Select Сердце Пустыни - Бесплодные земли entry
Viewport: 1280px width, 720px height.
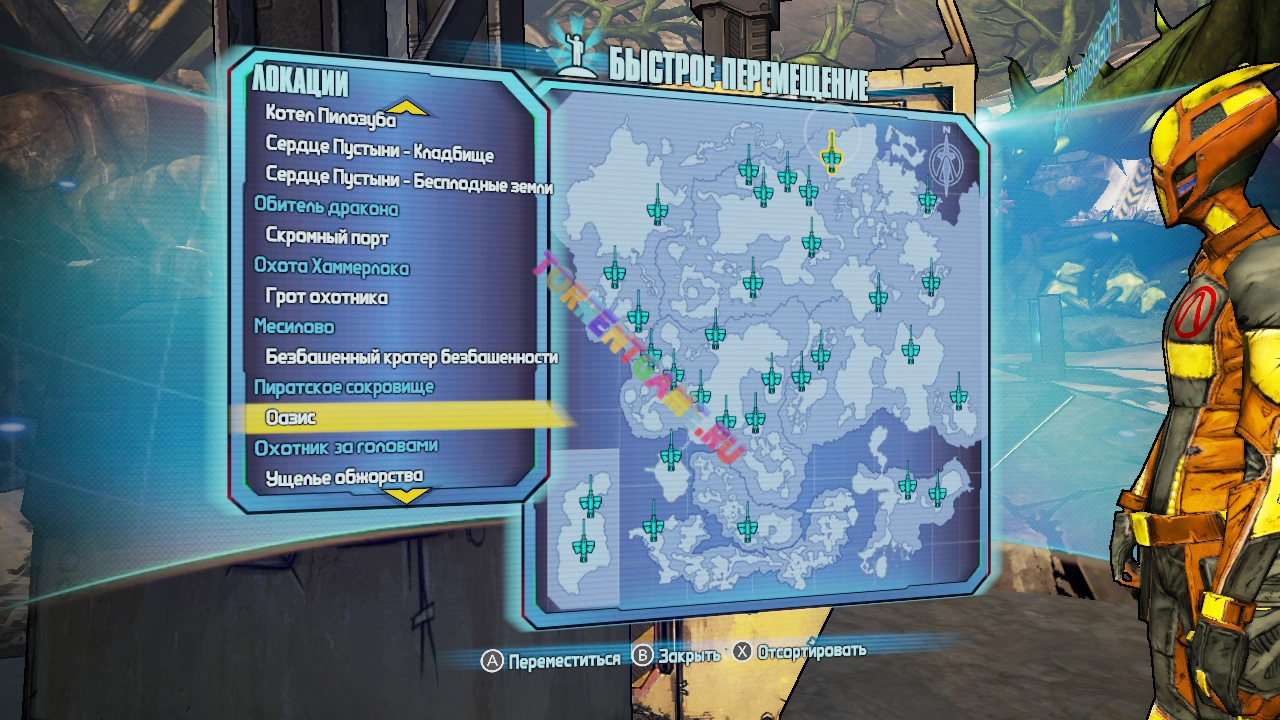[408, 180]
